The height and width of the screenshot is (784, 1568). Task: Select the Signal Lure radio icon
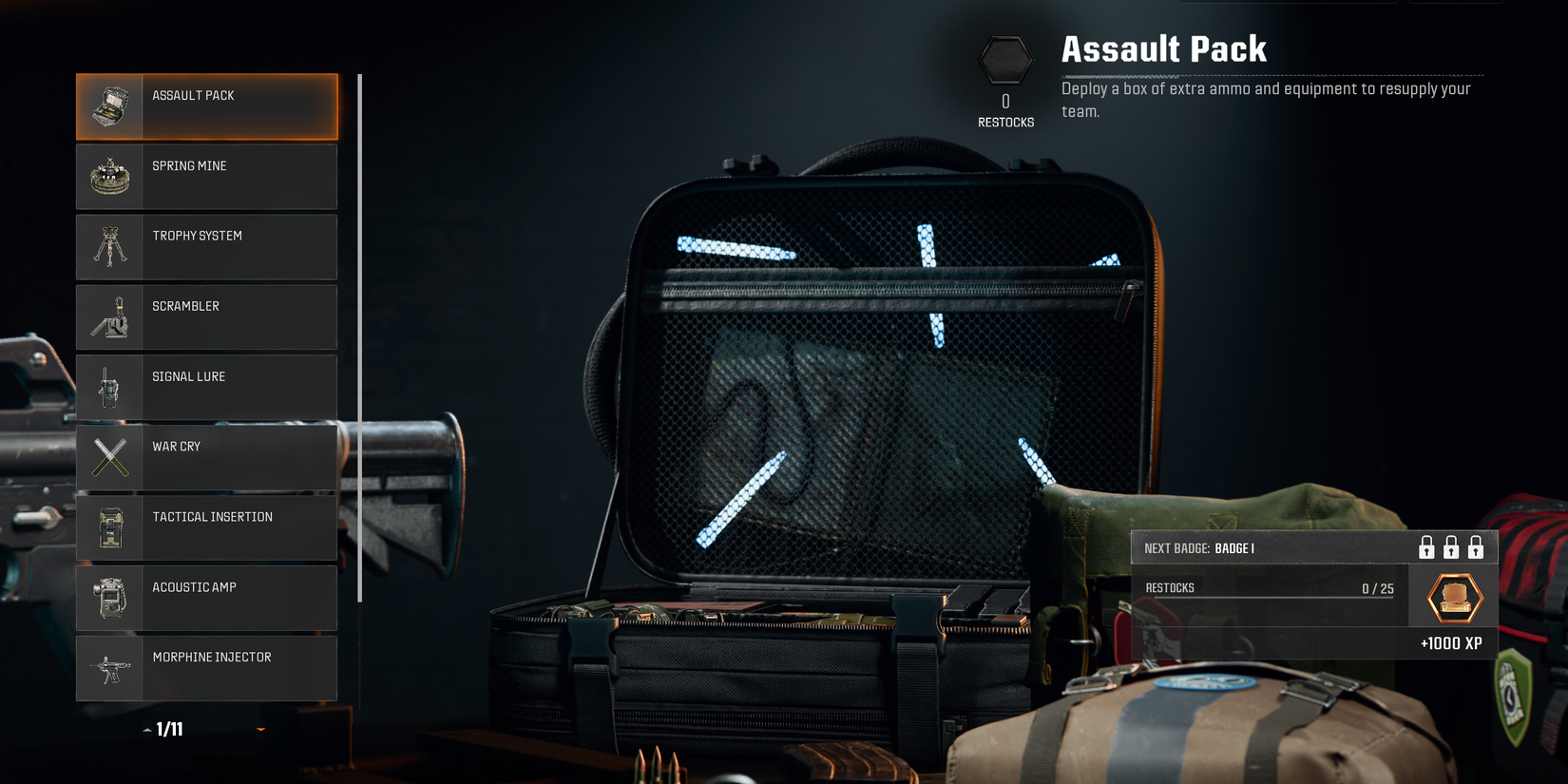110,387
